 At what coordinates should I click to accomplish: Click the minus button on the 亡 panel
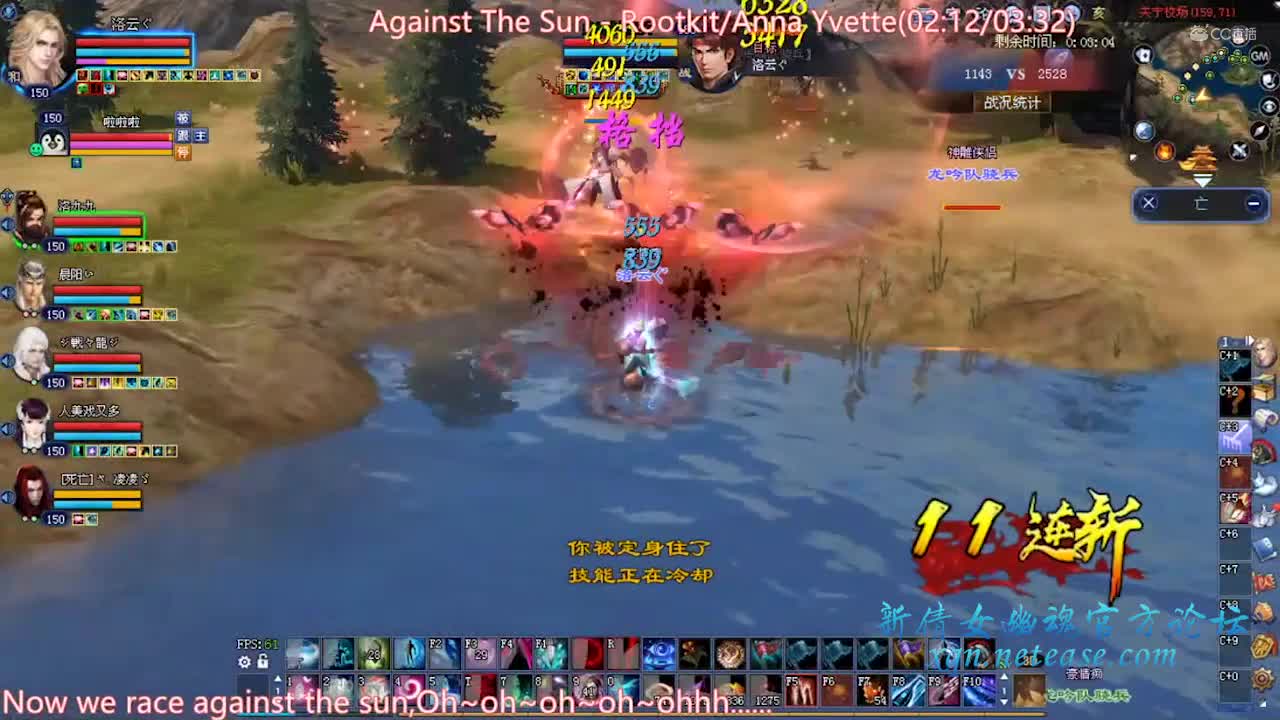pyautogui.click(x=1252, y=201)
